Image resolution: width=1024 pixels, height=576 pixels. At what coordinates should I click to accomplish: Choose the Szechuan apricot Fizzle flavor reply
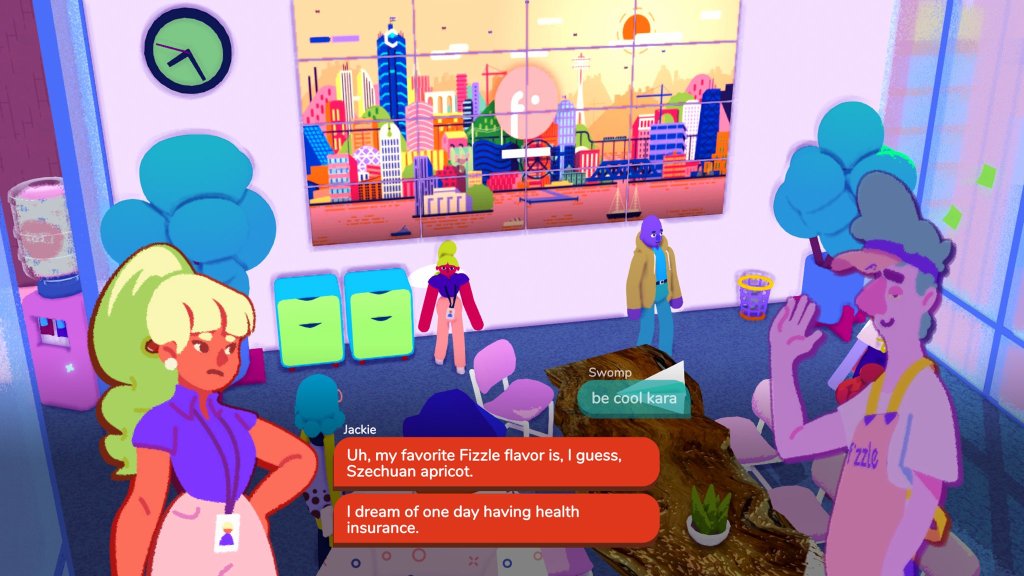[x=496, y=462]
